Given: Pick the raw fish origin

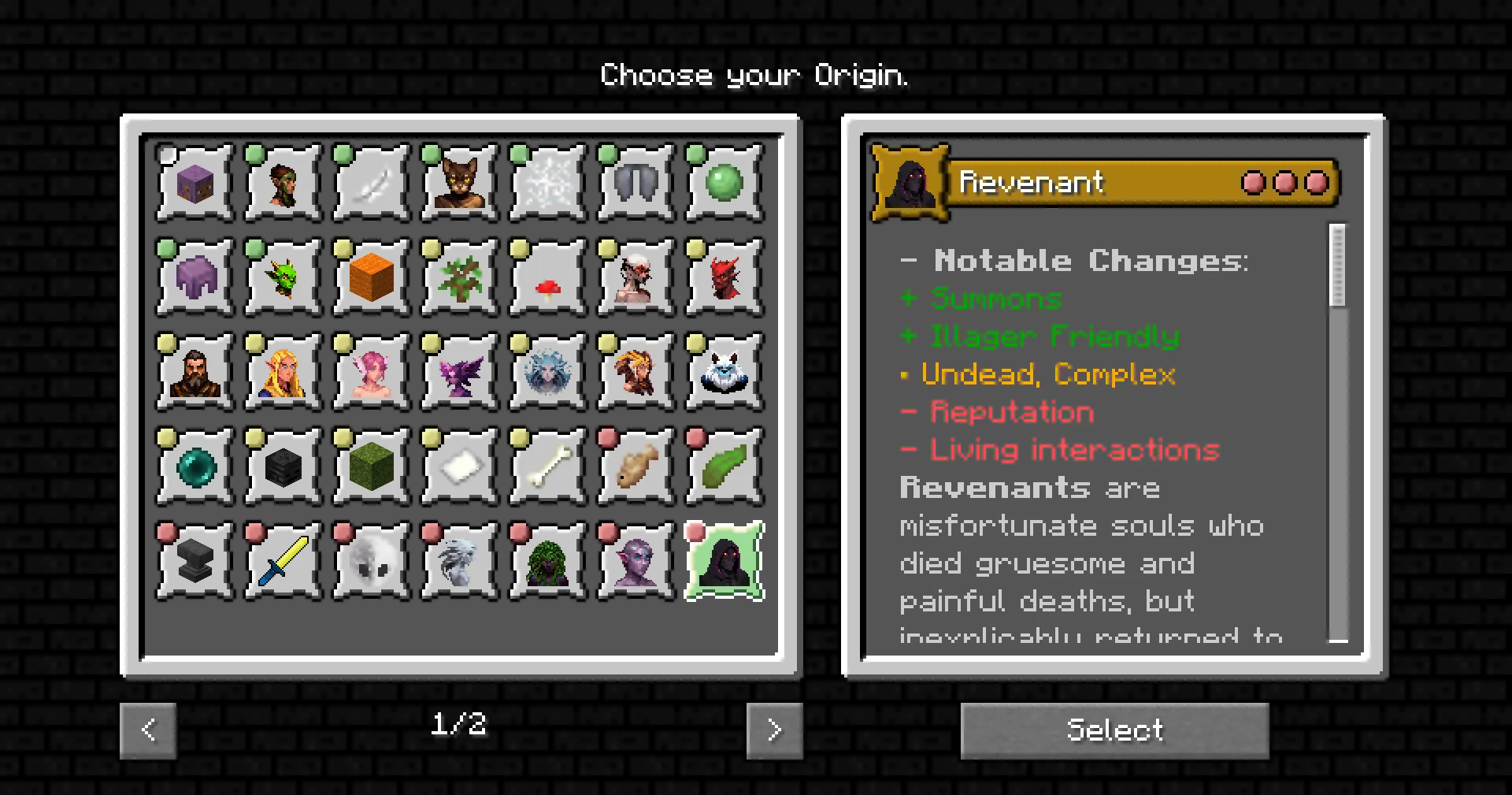Looking at the screenshot, I should click(635, 465).
